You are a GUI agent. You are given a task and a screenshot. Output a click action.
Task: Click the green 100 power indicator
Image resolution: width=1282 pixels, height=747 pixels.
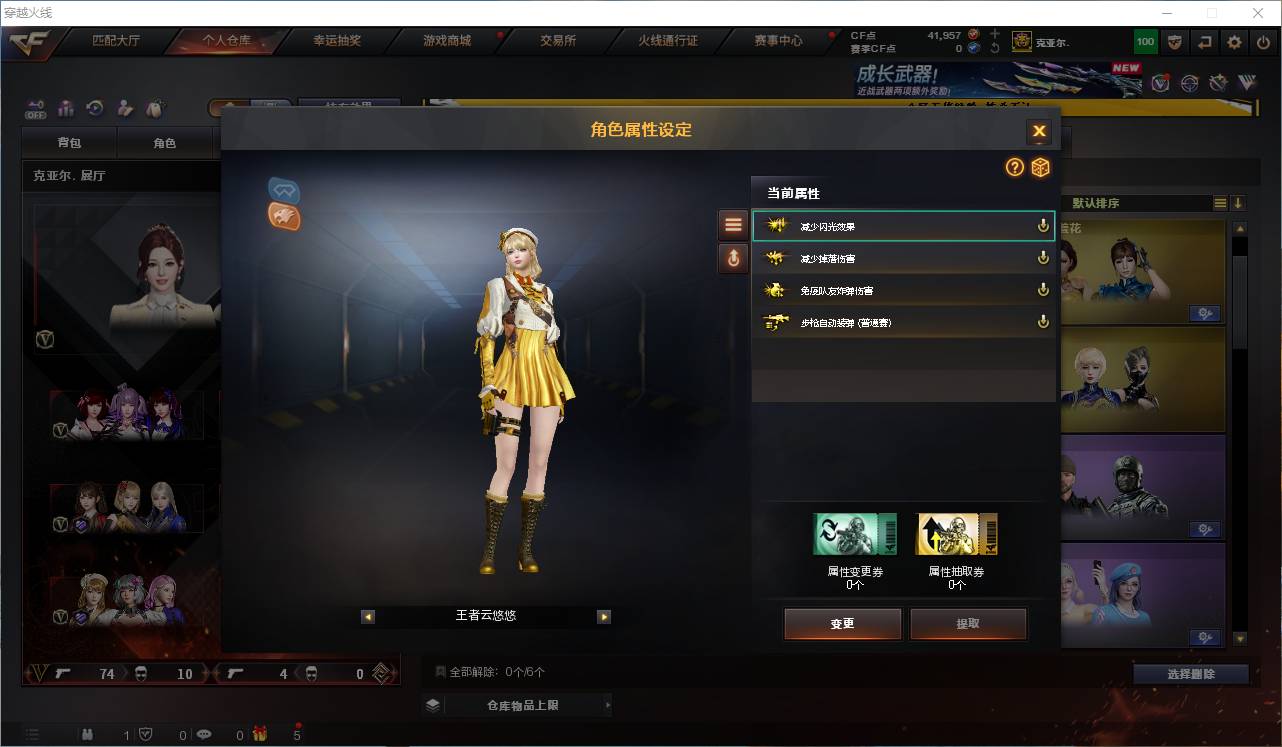[x=1145, y=42]
